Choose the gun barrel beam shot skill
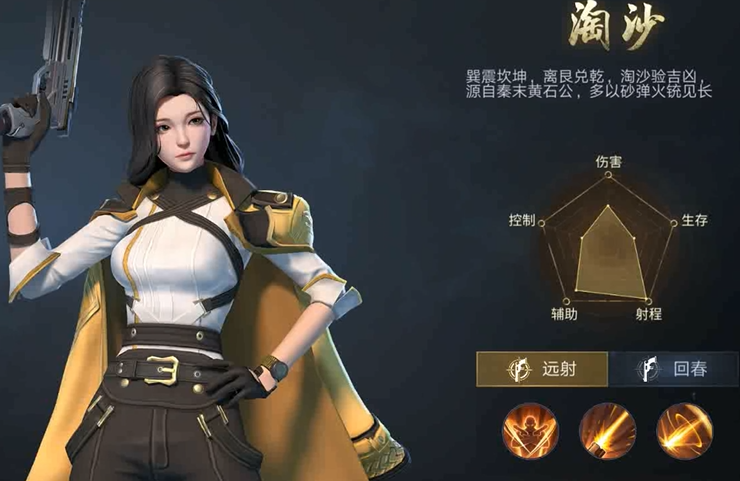 point(607,430)
